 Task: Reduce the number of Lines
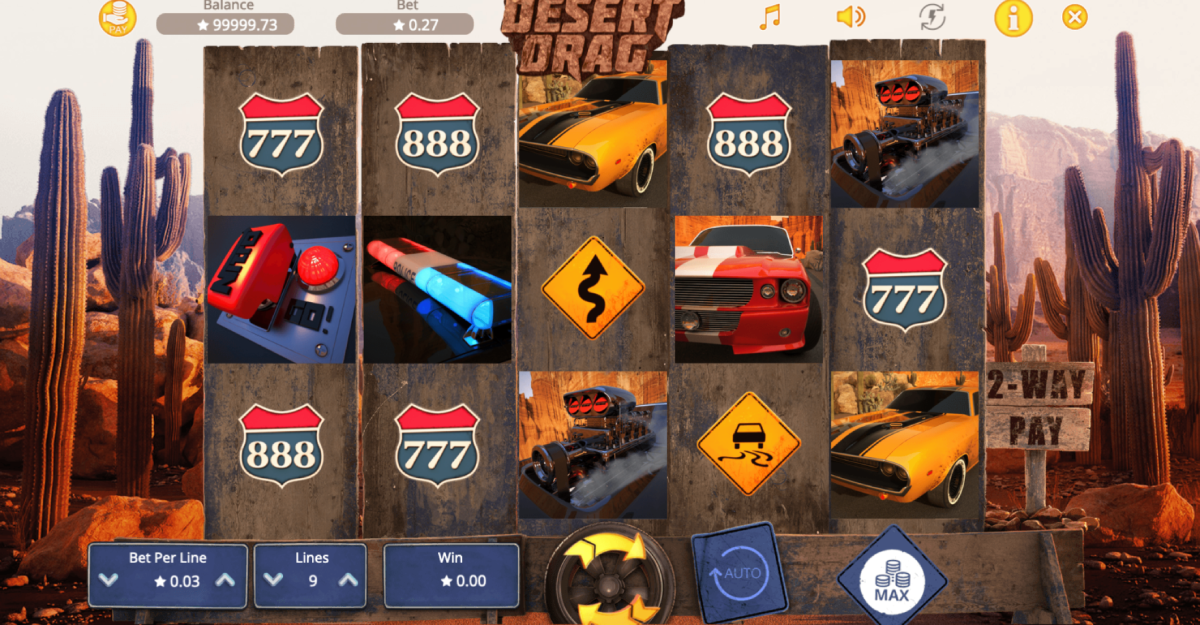pos(274,580)
